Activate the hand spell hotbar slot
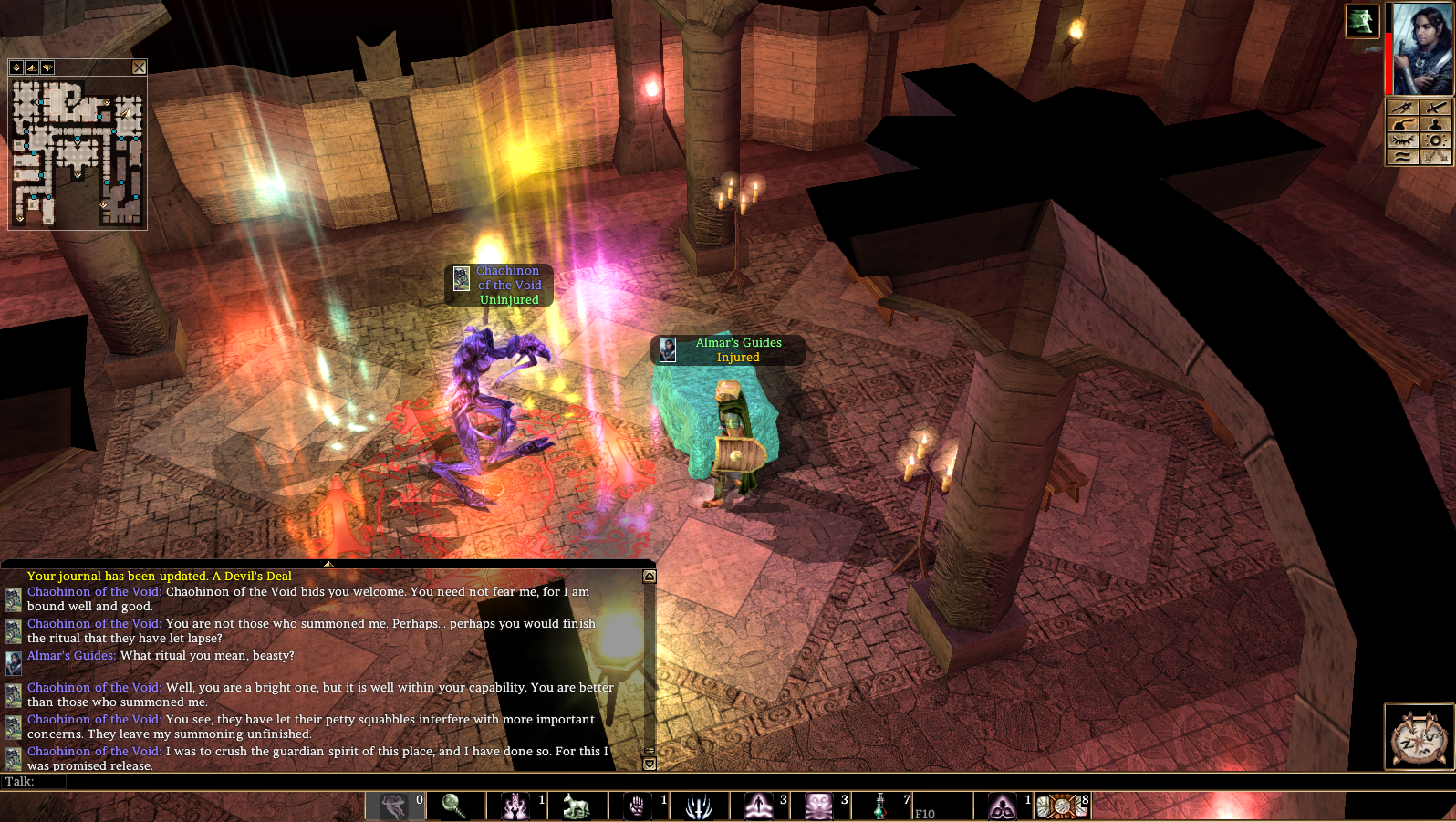 pos(638,806)
